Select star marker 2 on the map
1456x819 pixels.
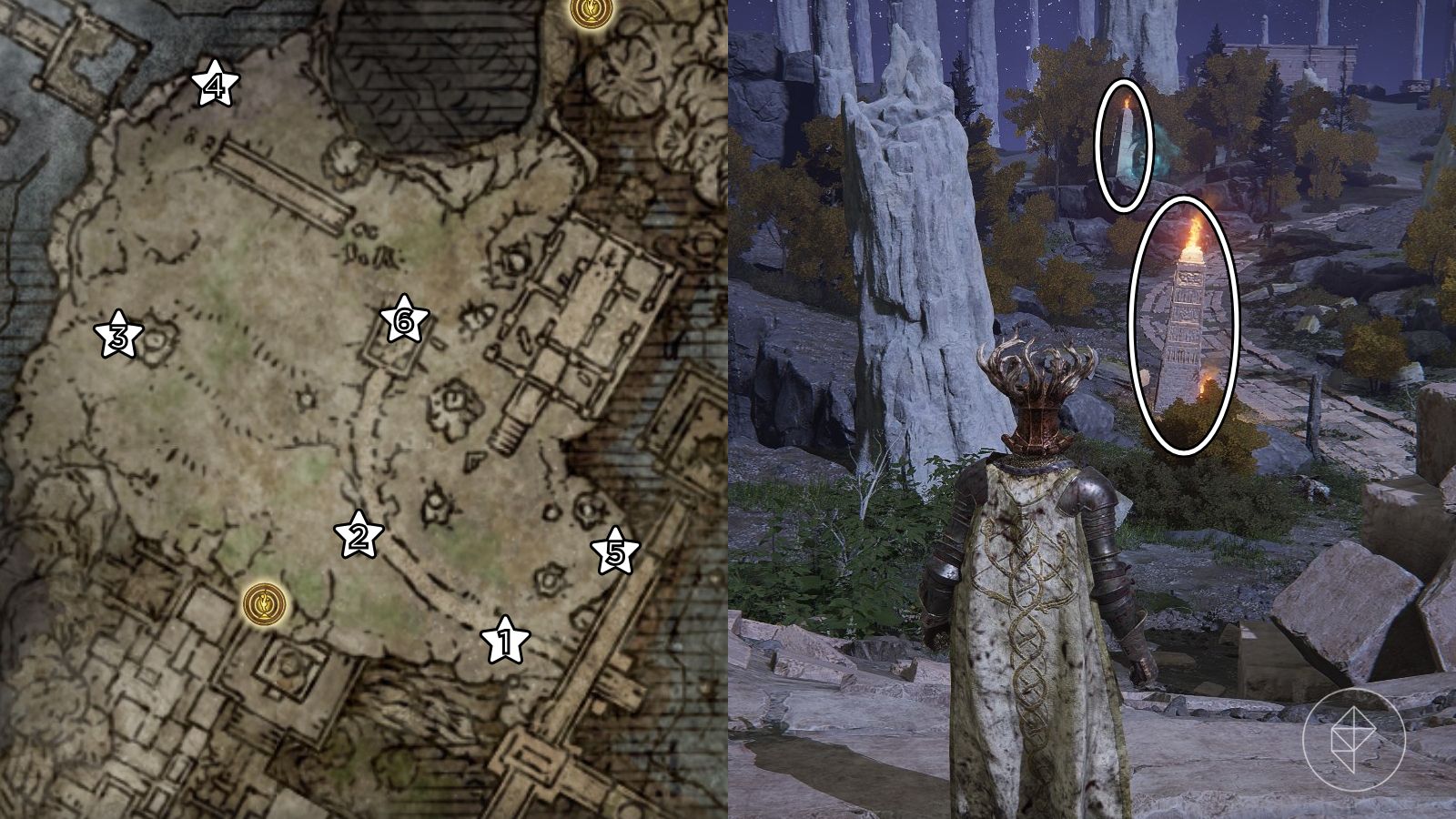[357, 537]
